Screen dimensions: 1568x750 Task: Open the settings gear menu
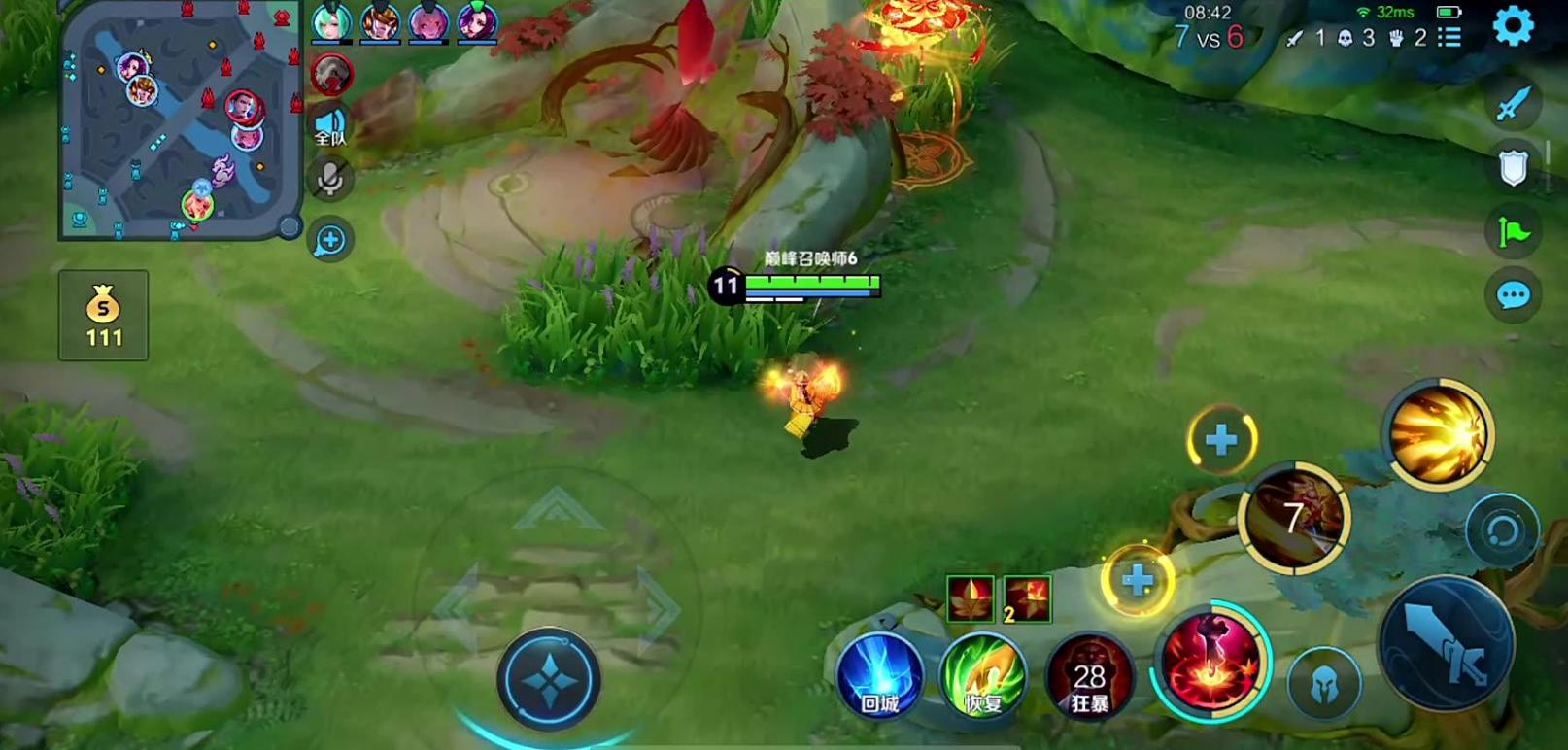pos(1513,26)
